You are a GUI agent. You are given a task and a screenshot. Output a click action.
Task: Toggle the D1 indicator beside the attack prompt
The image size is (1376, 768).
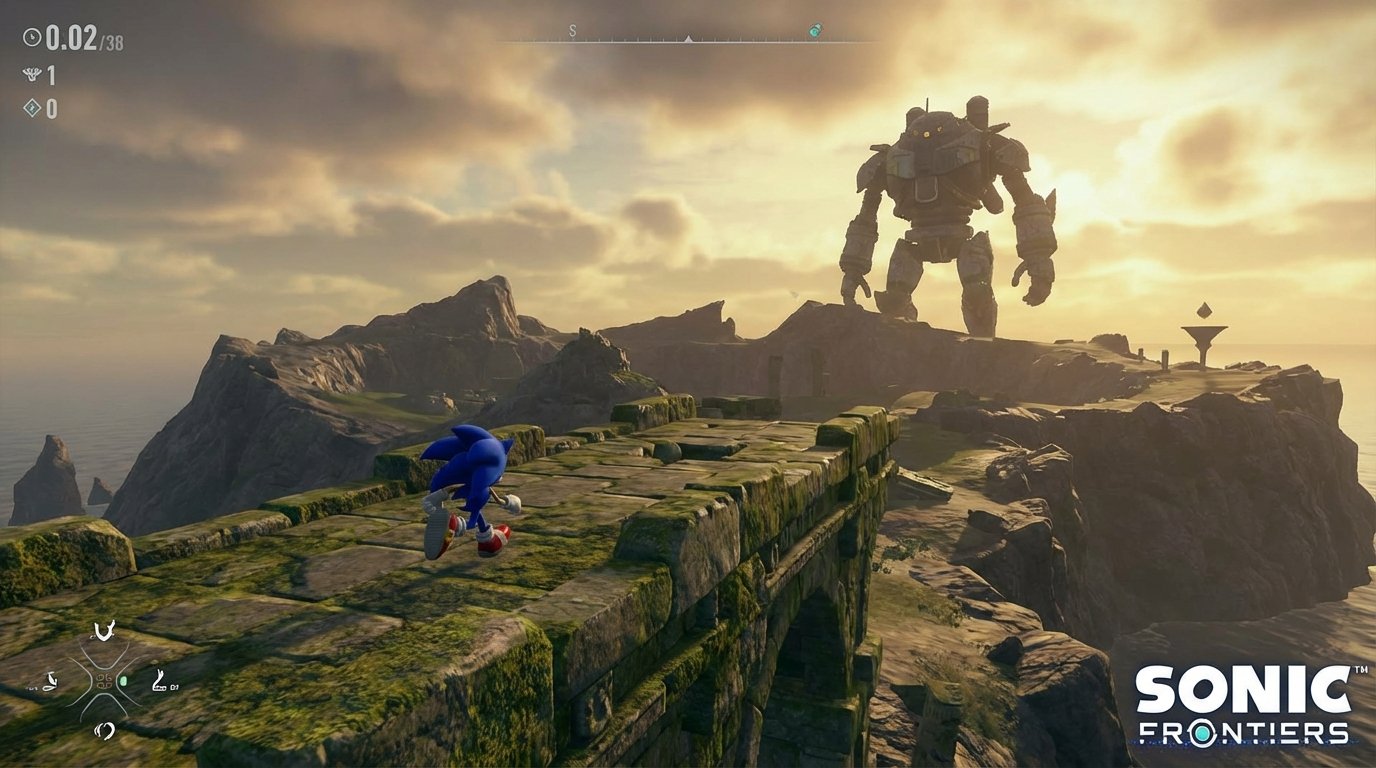coord(174,687)
